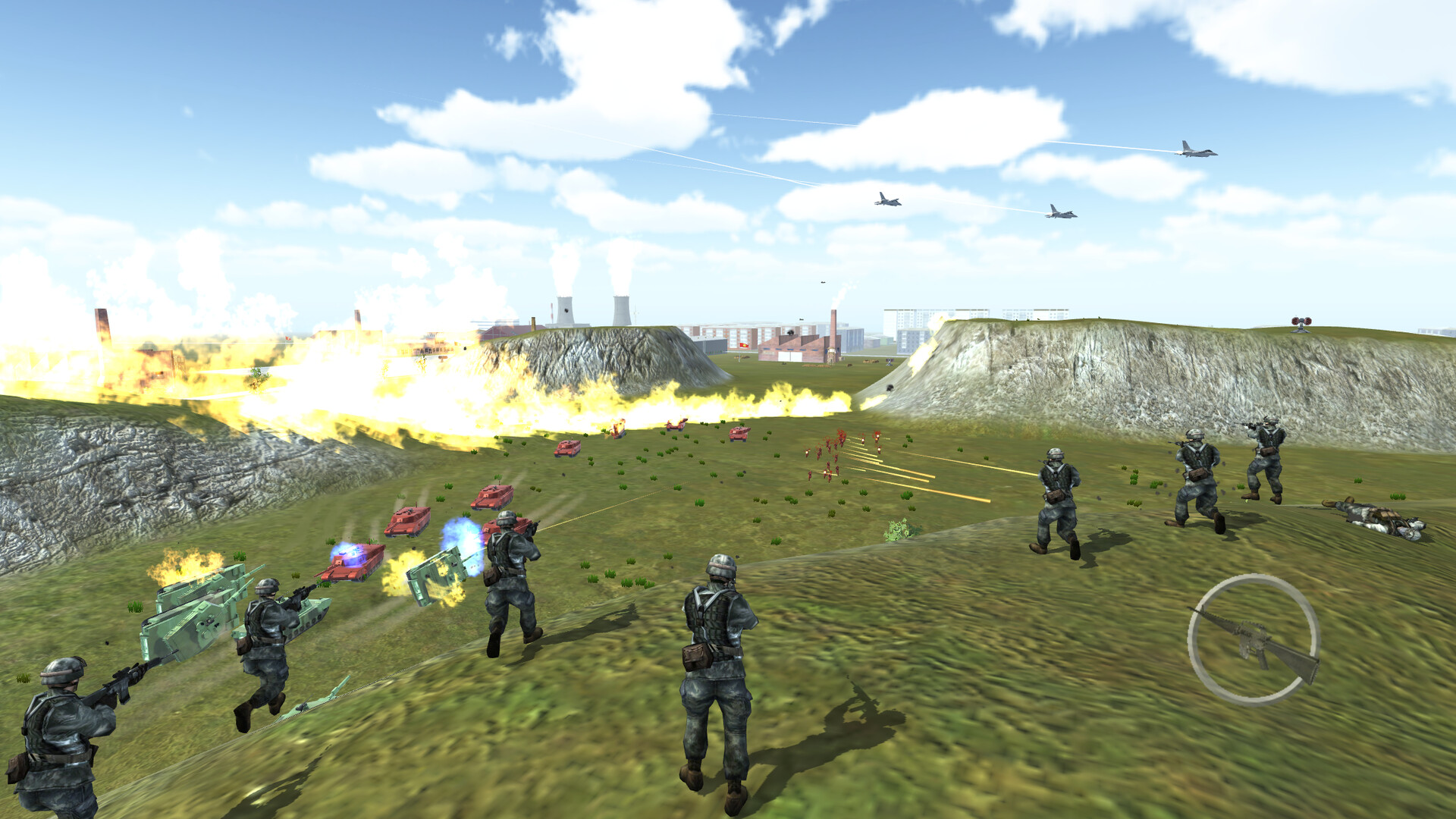1456x819 pixels.
Task: Click the leftmost jet near the cloud
Action: tap(886, 199)
